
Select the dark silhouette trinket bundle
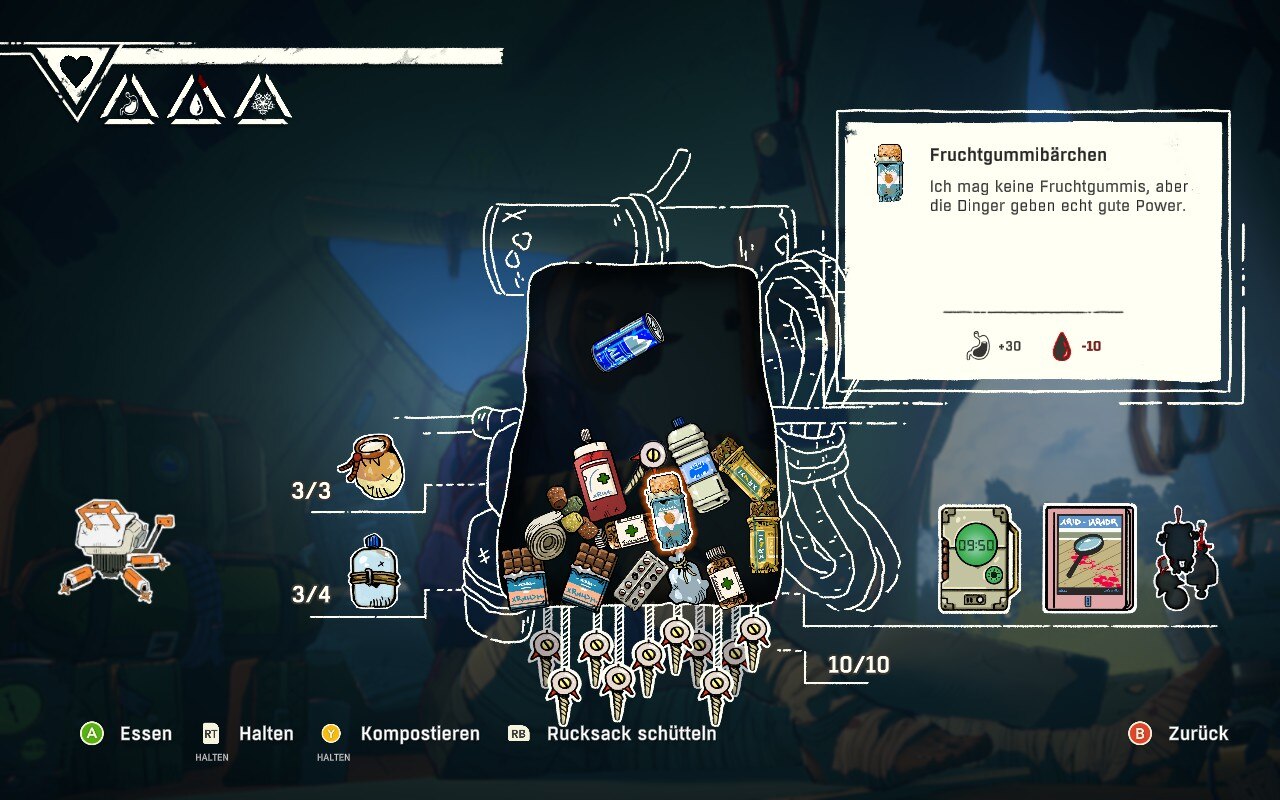point(1185,558)
